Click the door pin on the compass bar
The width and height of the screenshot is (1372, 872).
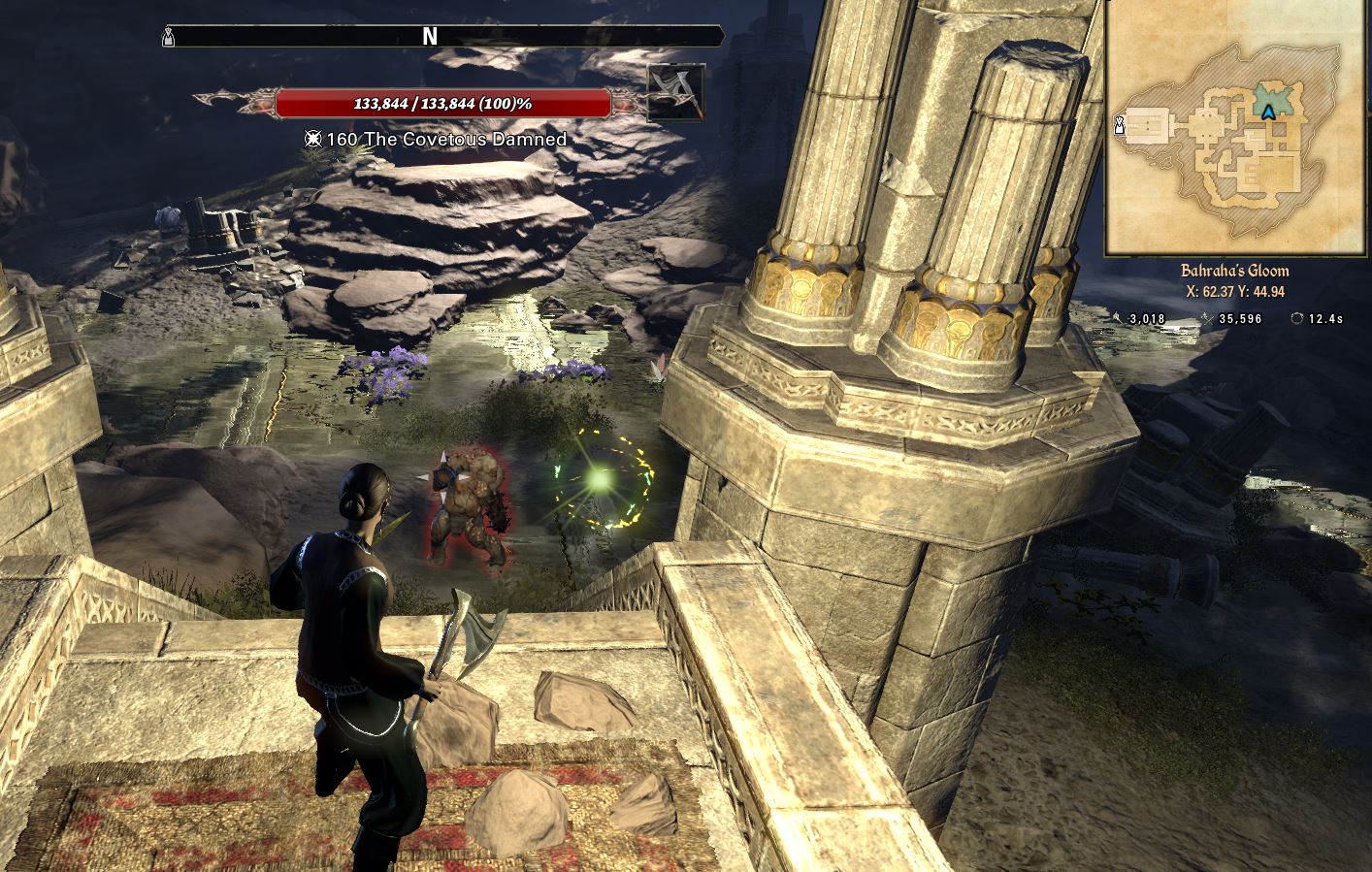pyautogui.click(x=168, y=37)
